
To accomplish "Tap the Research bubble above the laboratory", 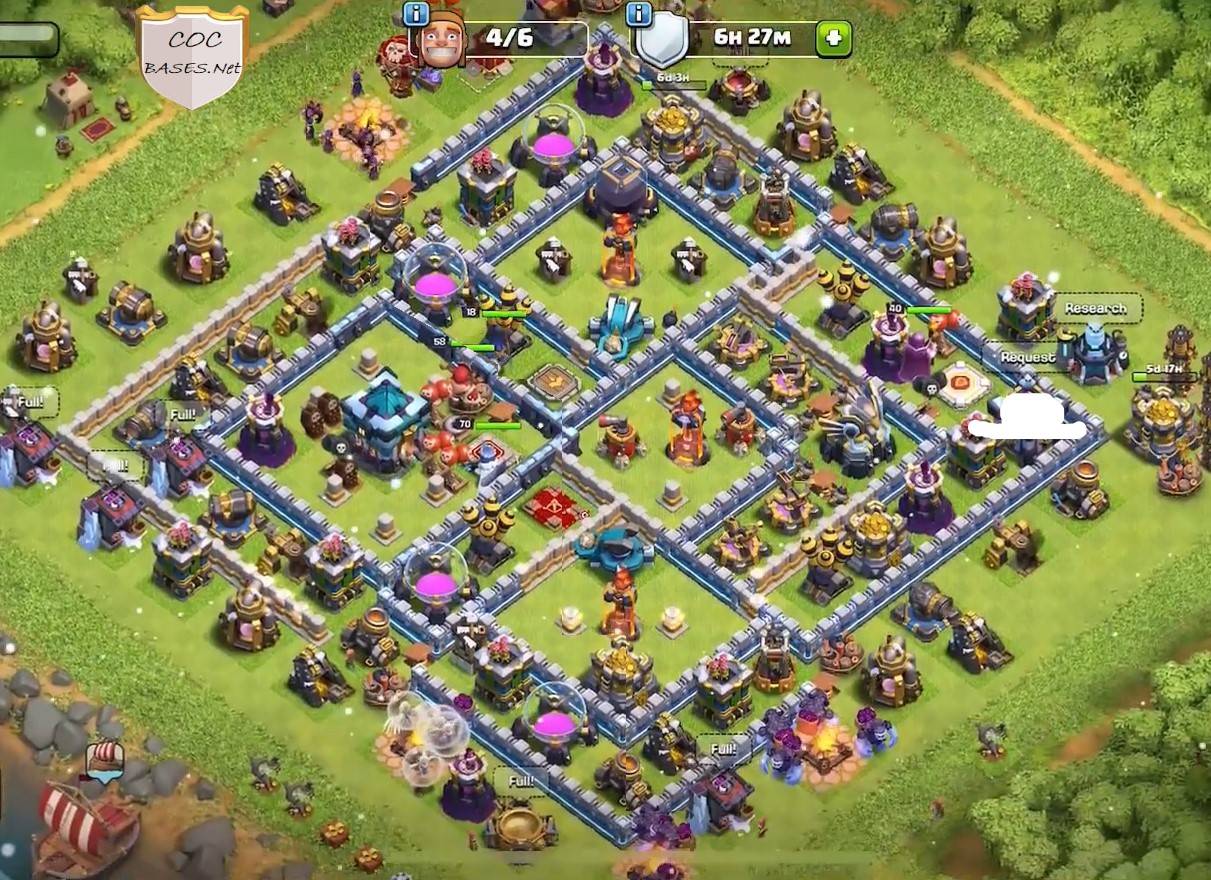I will tap(1095, 308).
